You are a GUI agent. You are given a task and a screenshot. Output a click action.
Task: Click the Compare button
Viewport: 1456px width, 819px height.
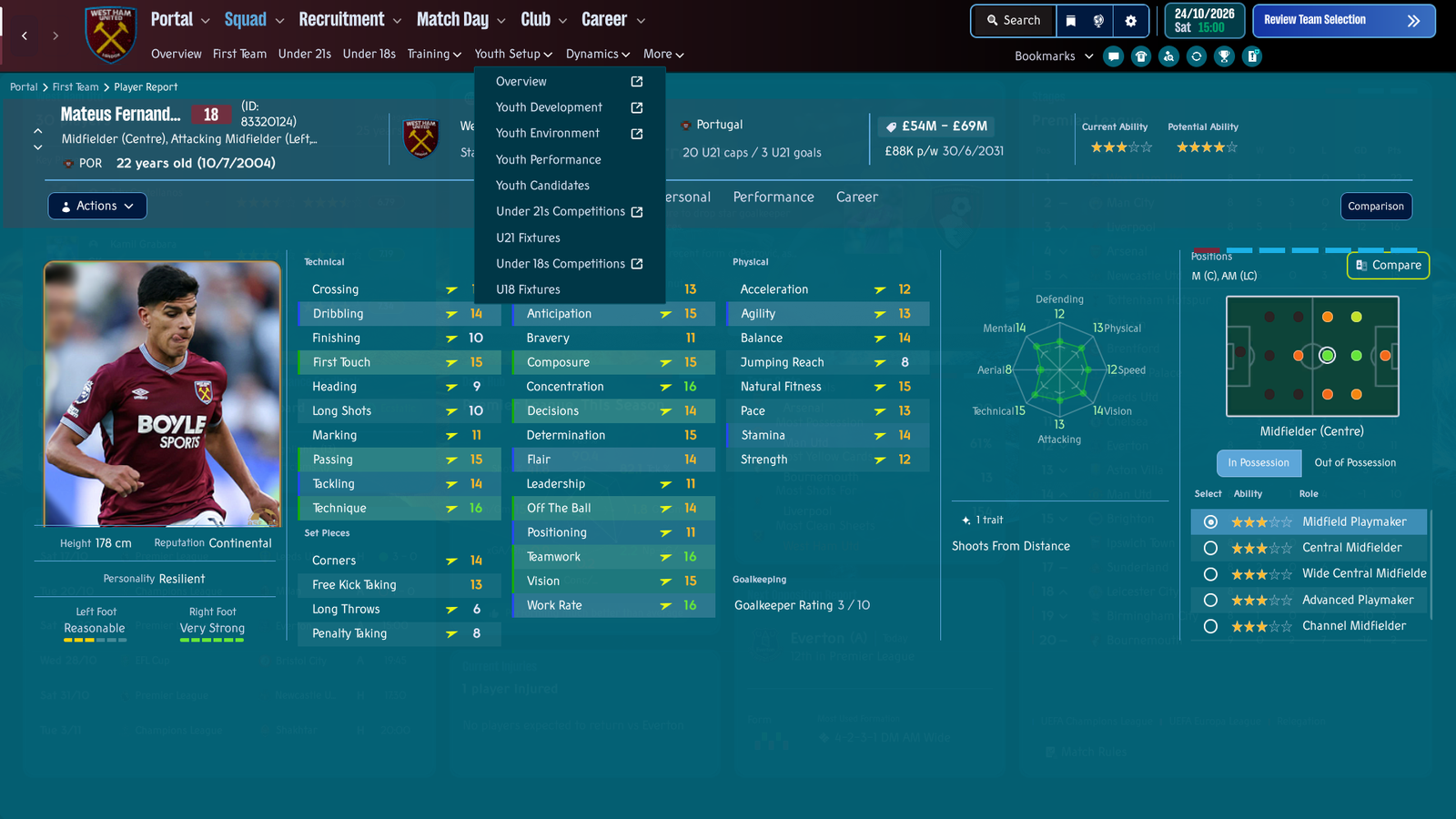[x=1388, y=266]
